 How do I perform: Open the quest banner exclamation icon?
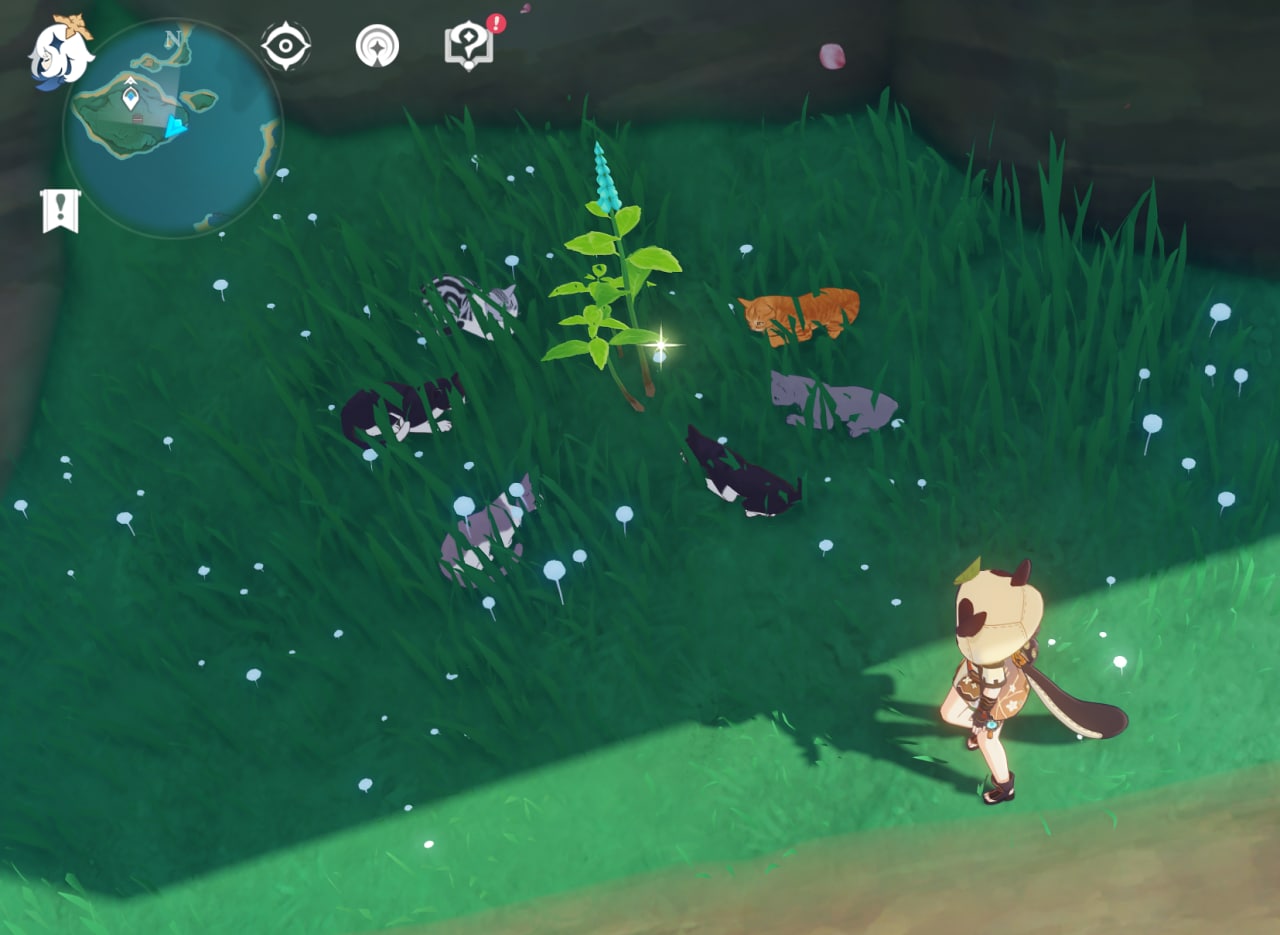click(x=61, y=210)
